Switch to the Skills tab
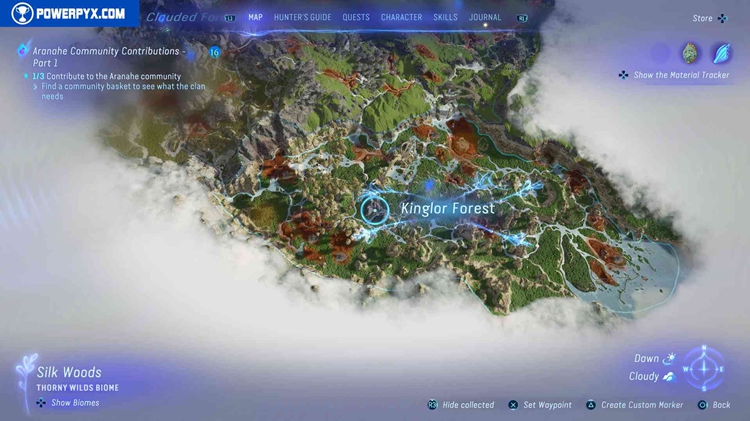Image resolution: width=750 pixels, height=421 pixels. [x=445, y=17]
